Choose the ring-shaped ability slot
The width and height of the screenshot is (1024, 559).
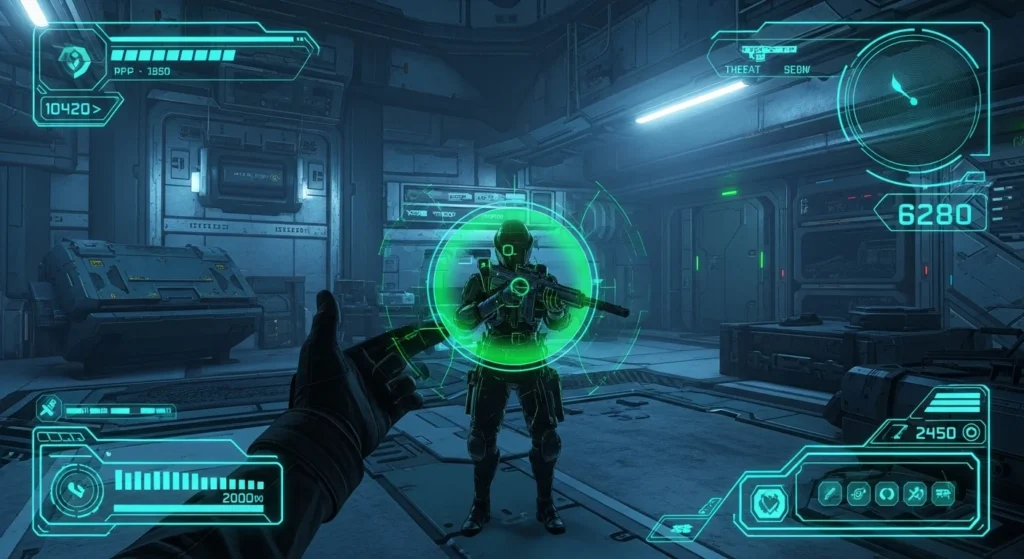pyautogui.click(x=886, y=493)
